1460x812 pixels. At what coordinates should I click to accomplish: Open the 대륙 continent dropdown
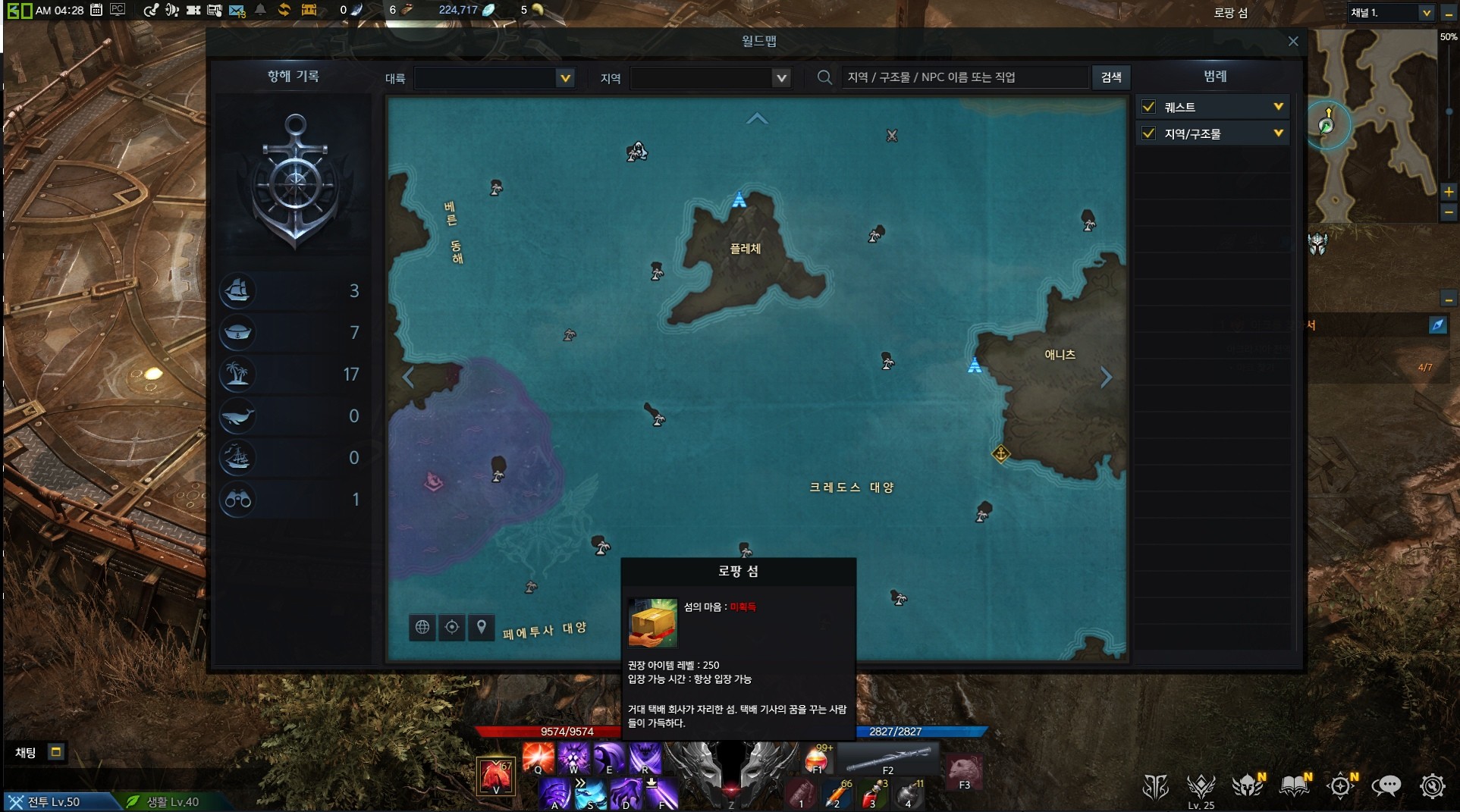pos(495,78)
